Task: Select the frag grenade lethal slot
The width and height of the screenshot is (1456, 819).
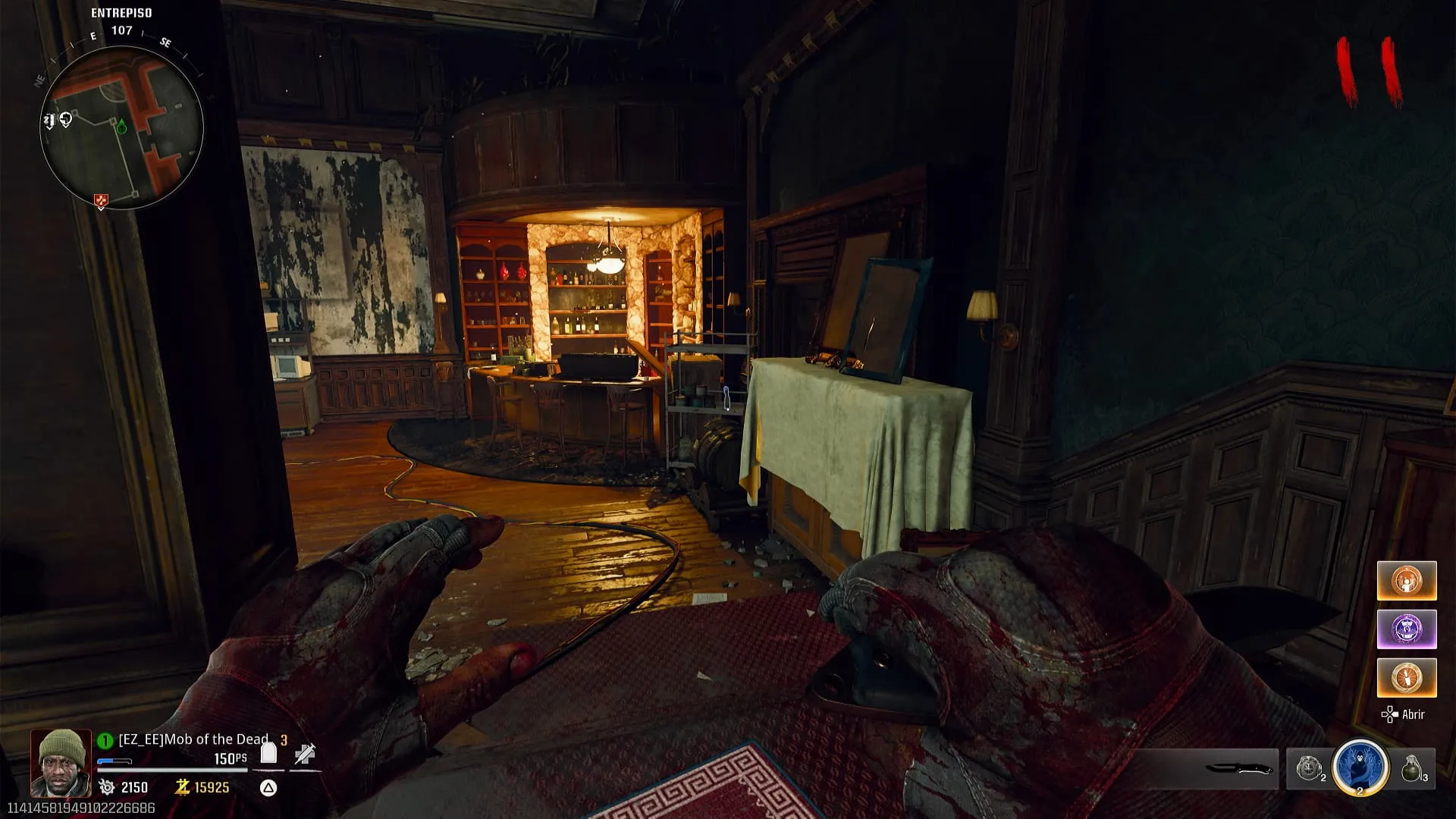Action: (x=1412, y=769)
